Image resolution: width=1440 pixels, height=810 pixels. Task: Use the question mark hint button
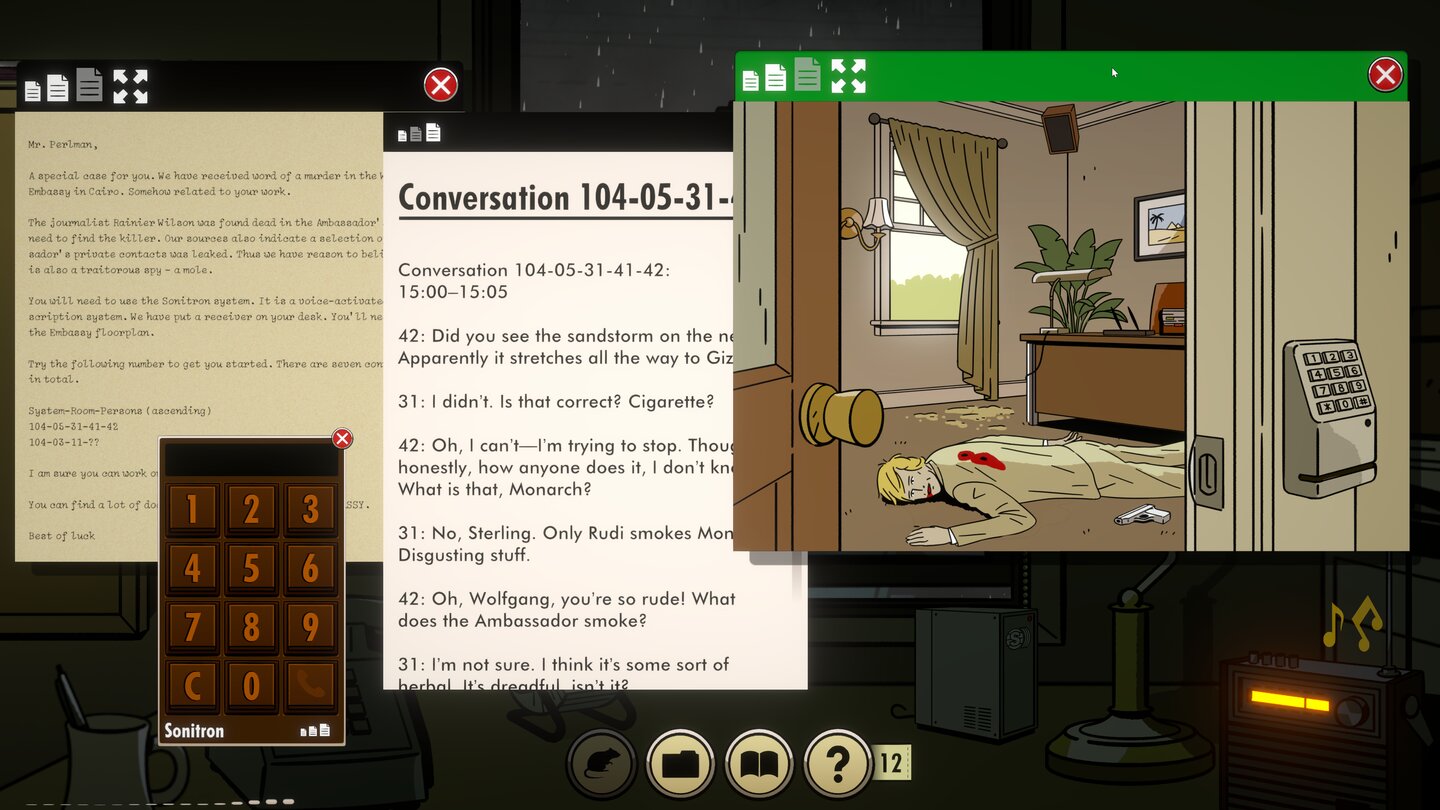click(837, 765)
